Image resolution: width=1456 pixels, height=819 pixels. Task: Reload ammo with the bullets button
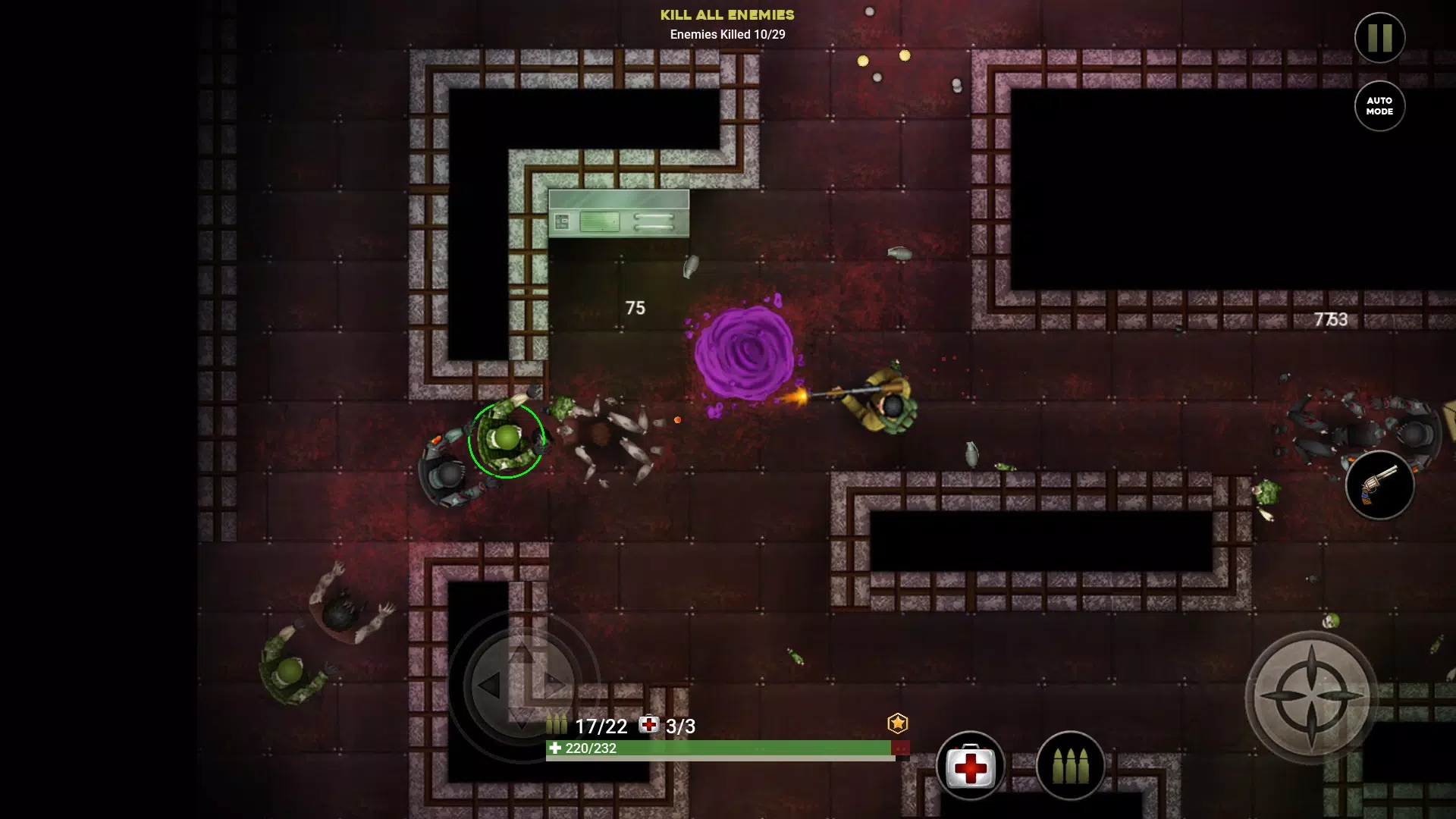click(x=1070, y=767)
